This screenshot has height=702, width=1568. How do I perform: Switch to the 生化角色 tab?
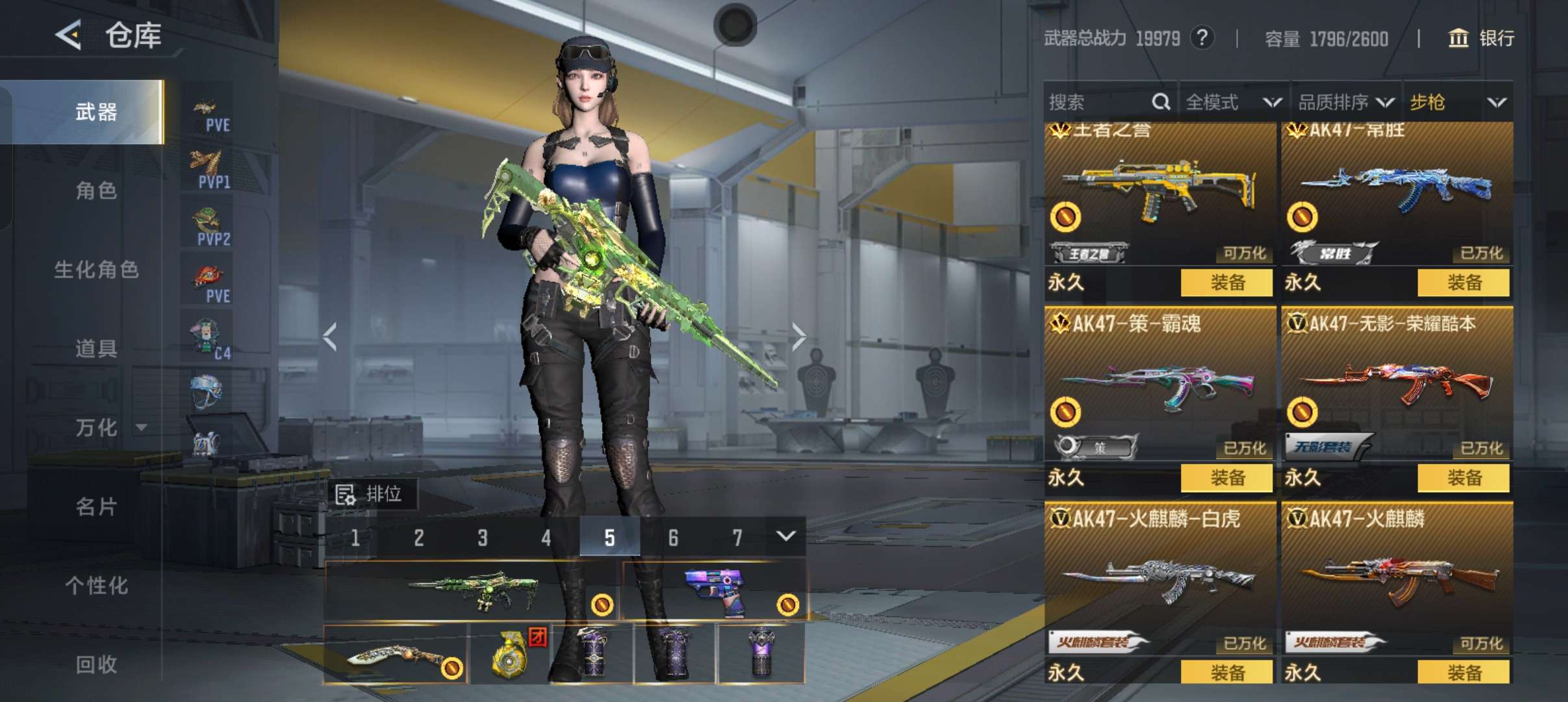coord(96,270)
